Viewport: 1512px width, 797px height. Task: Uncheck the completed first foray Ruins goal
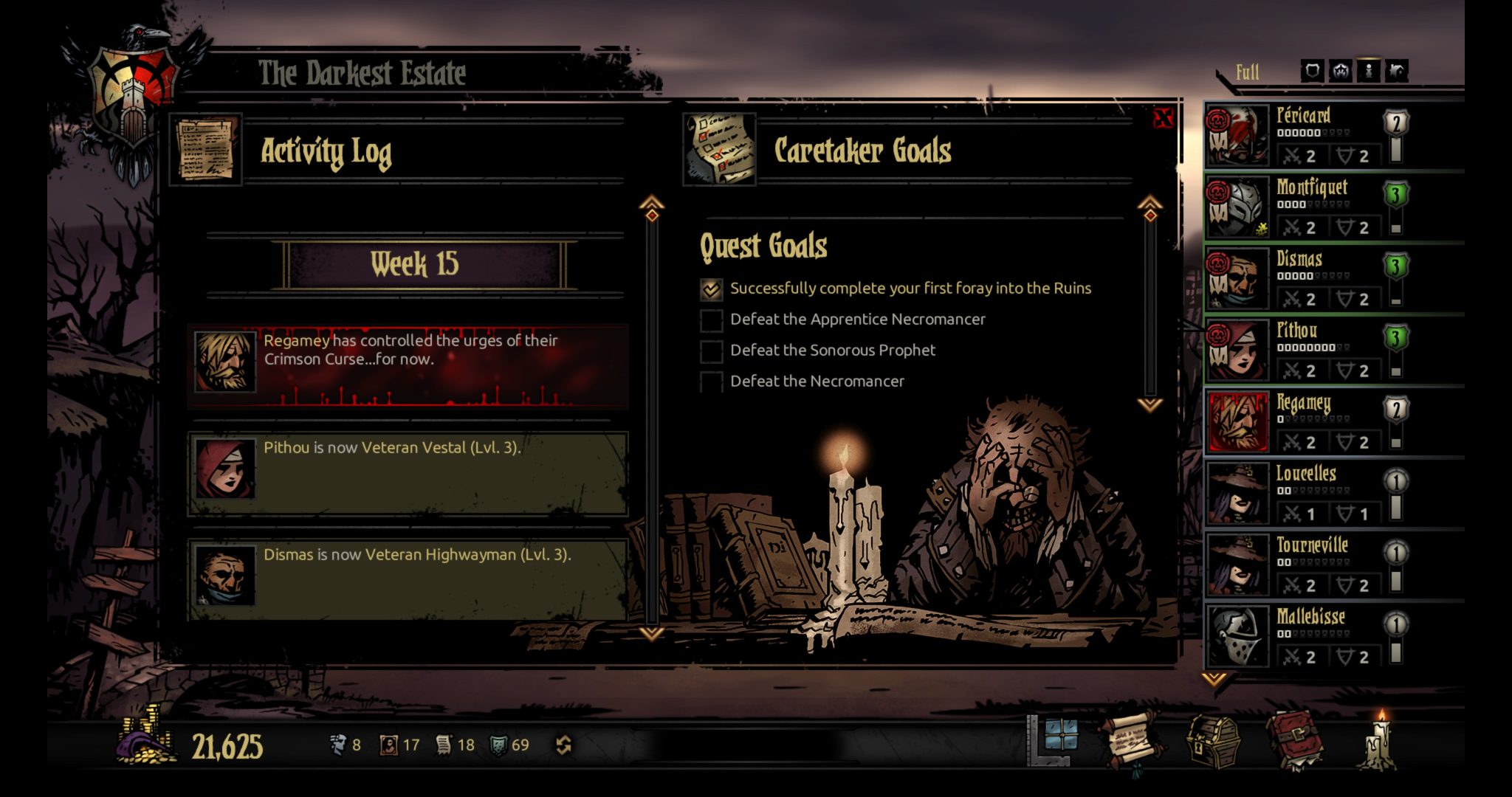[709, 289]
